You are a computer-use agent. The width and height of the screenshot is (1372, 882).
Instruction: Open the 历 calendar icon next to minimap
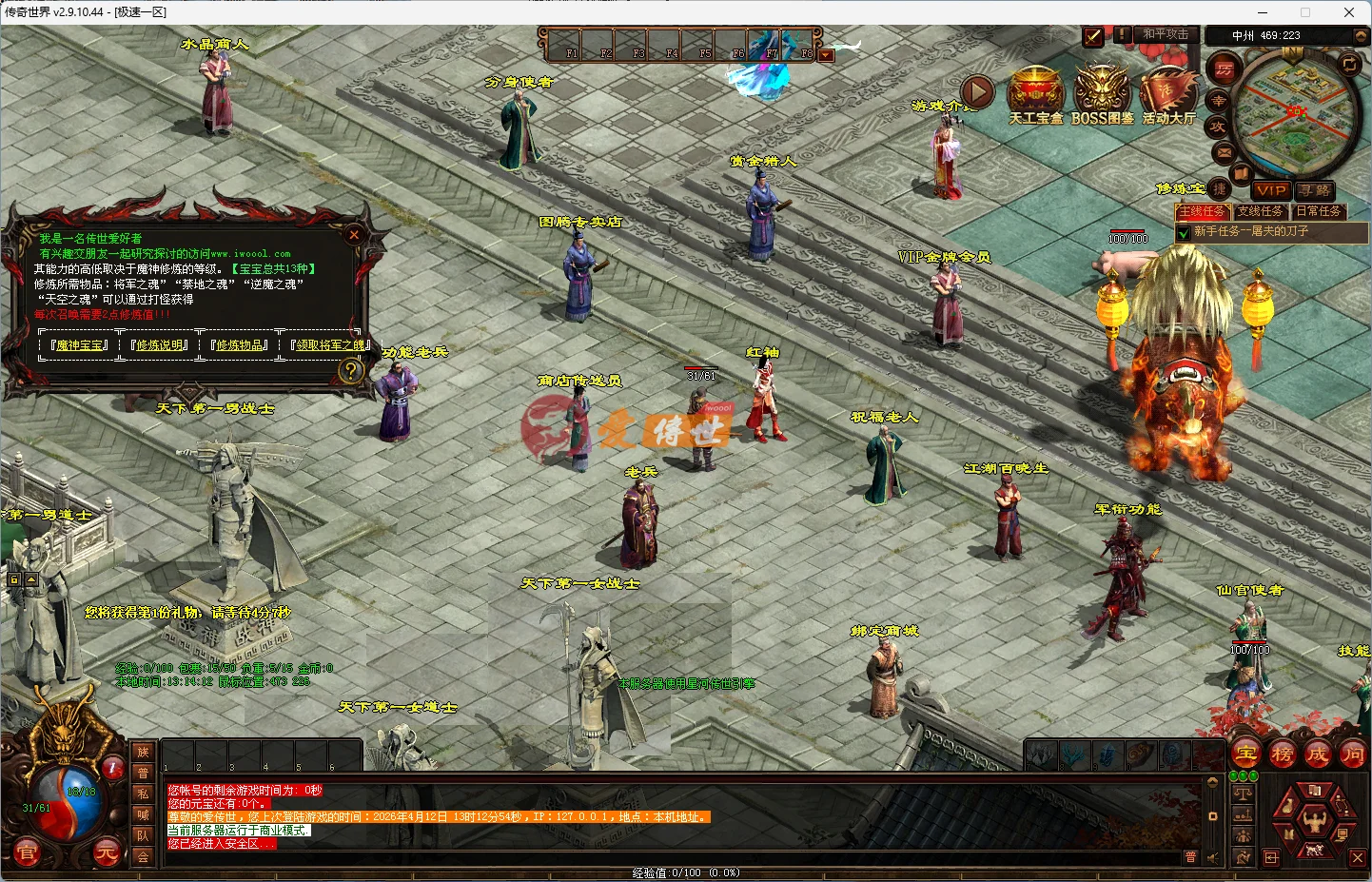pos(1223,68)
